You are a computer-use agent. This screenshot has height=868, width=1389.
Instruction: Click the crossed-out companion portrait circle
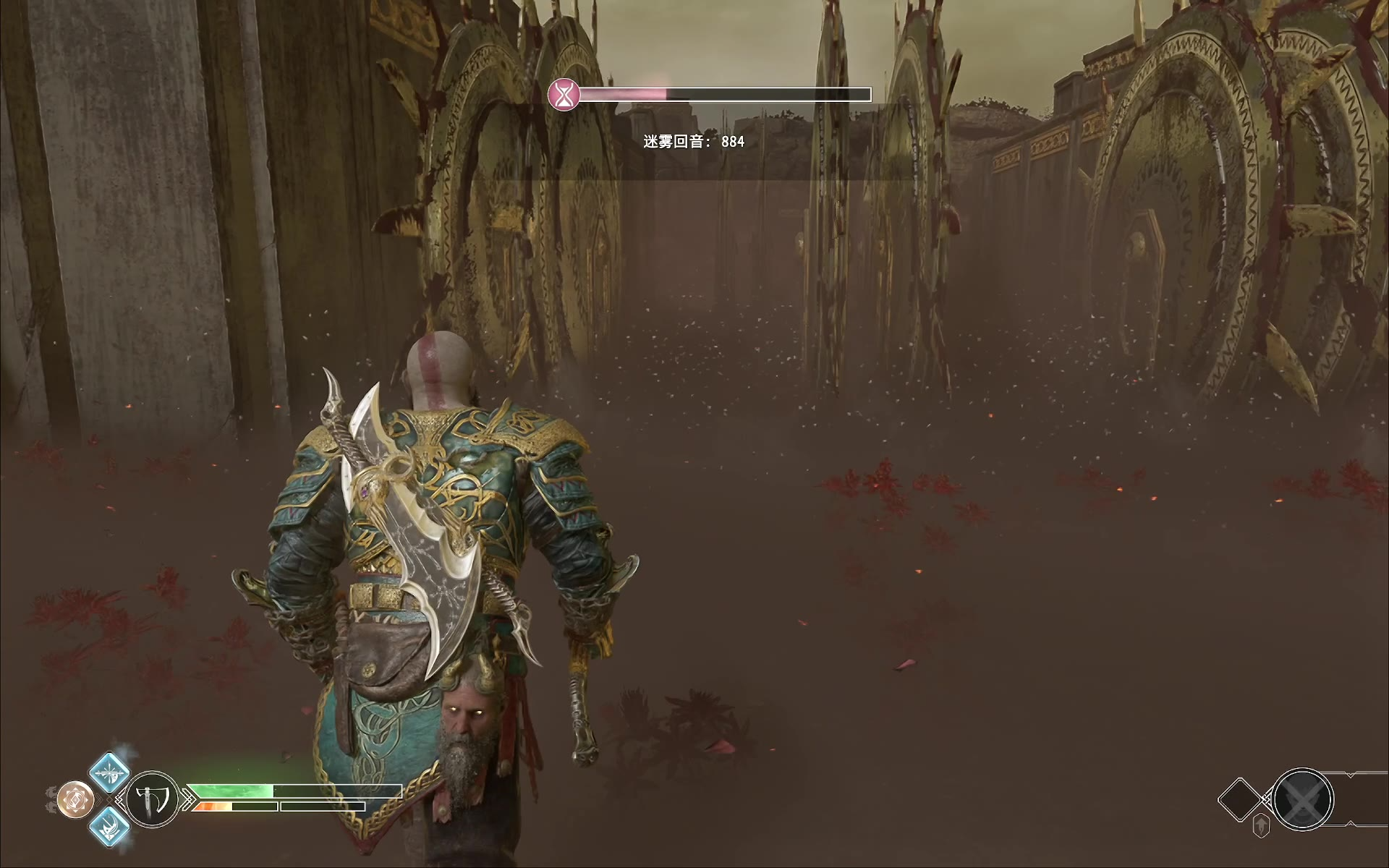pos(1302,799)
